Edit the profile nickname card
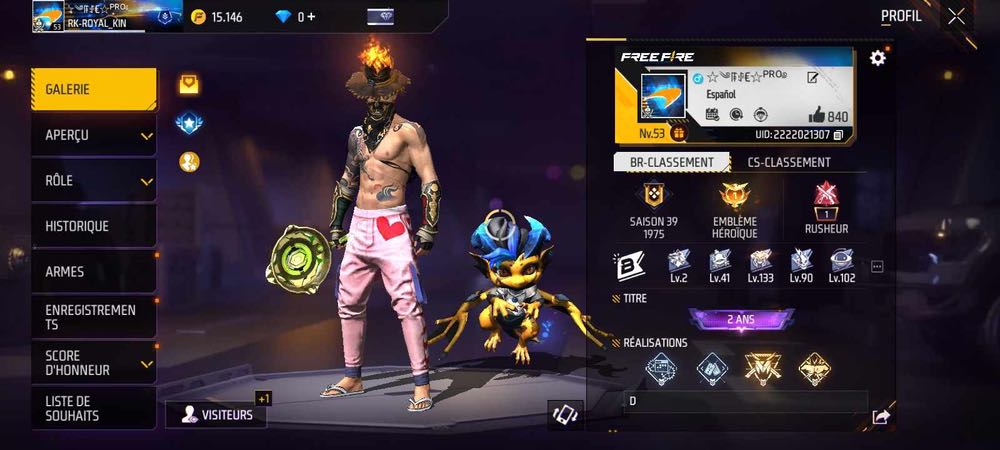Screen dimensions: 1000x450 (x=813, y=78)
